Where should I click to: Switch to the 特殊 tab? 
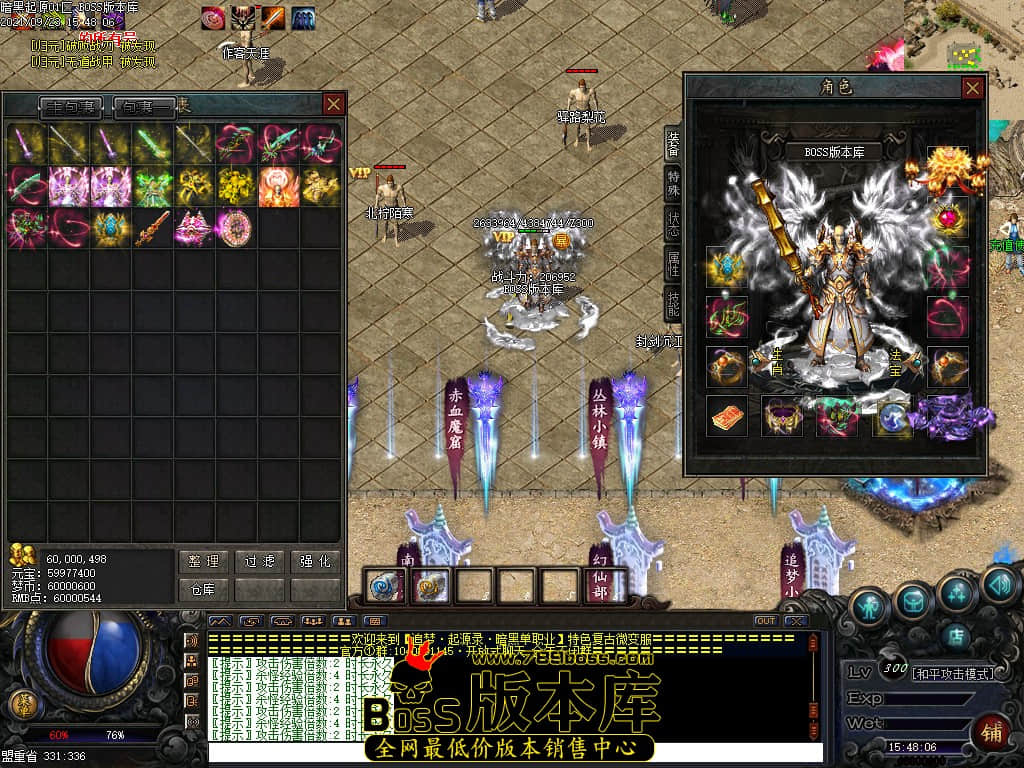674,182
